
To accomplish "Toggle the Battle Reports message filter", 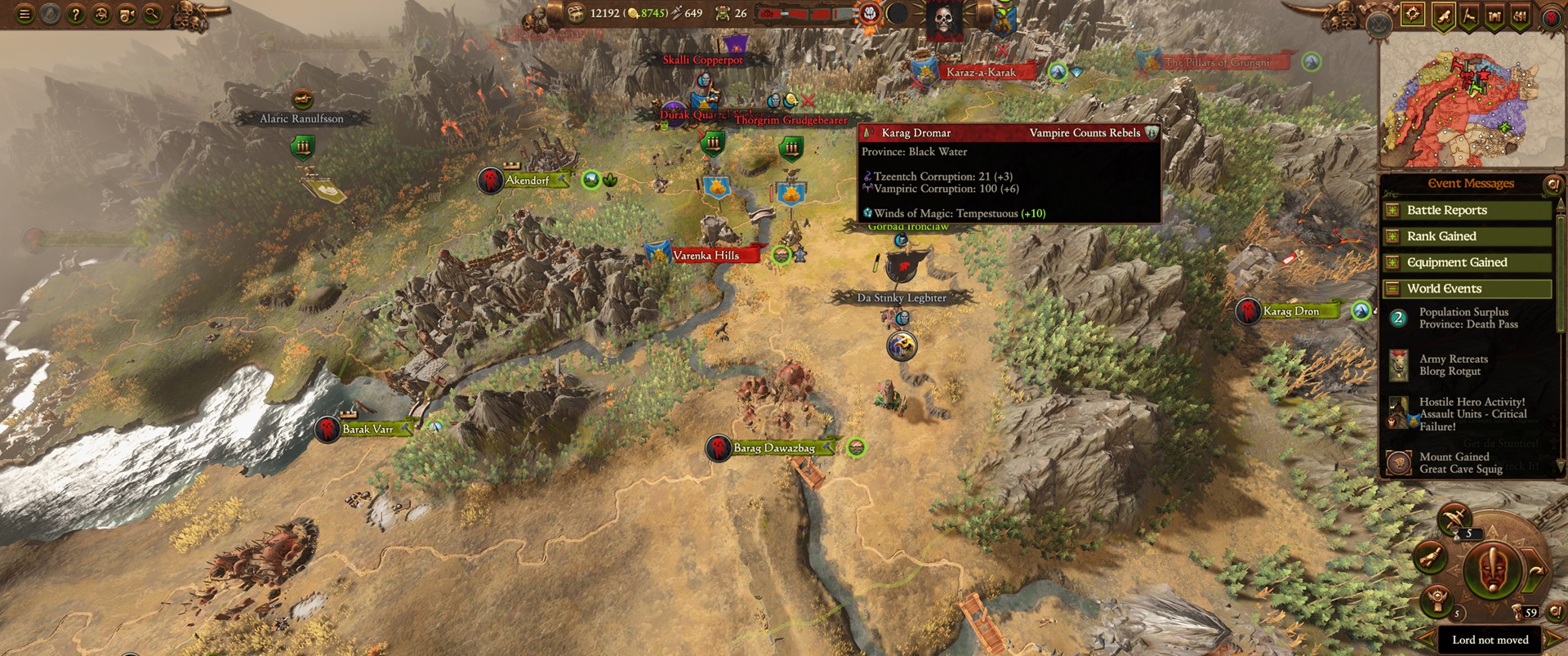I will click(x=1393, y=210).
